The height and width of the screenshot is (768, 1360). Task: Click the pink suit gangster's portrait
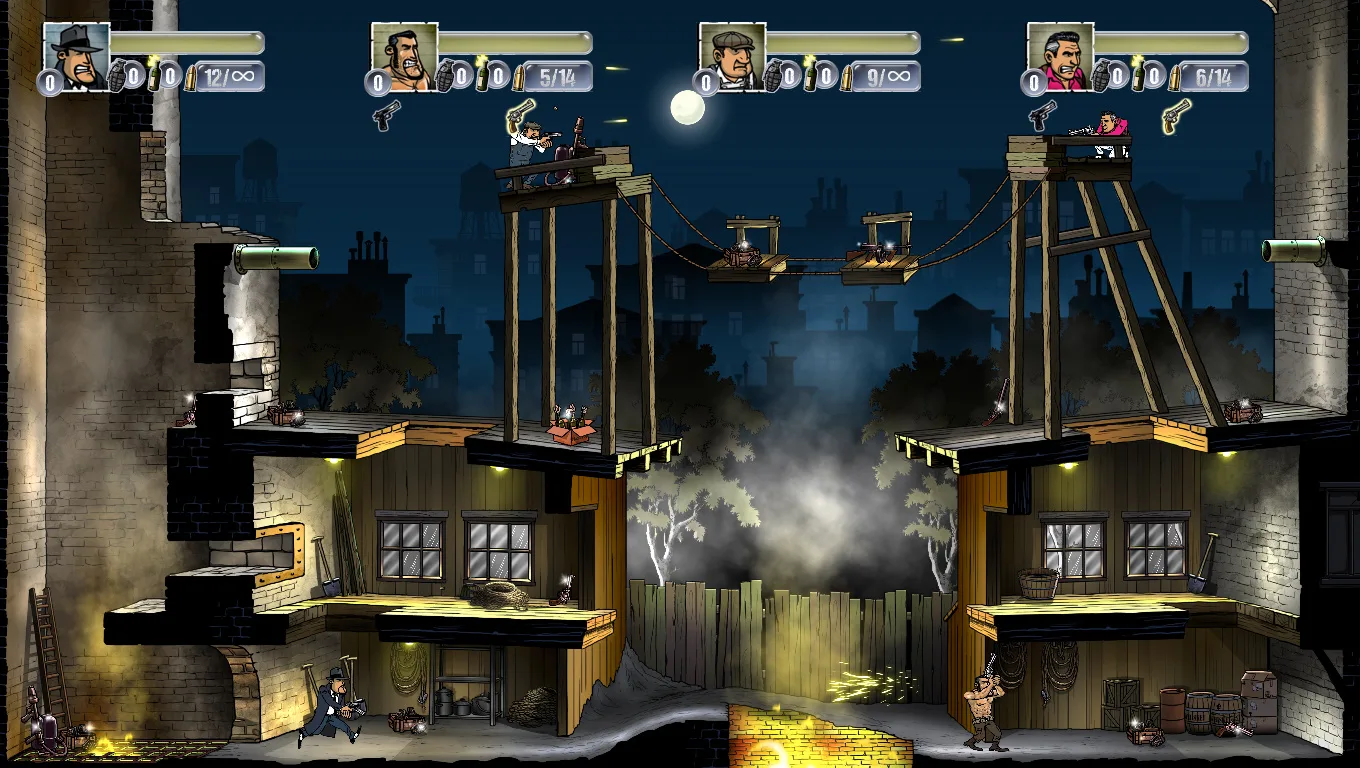(1060, 56)
